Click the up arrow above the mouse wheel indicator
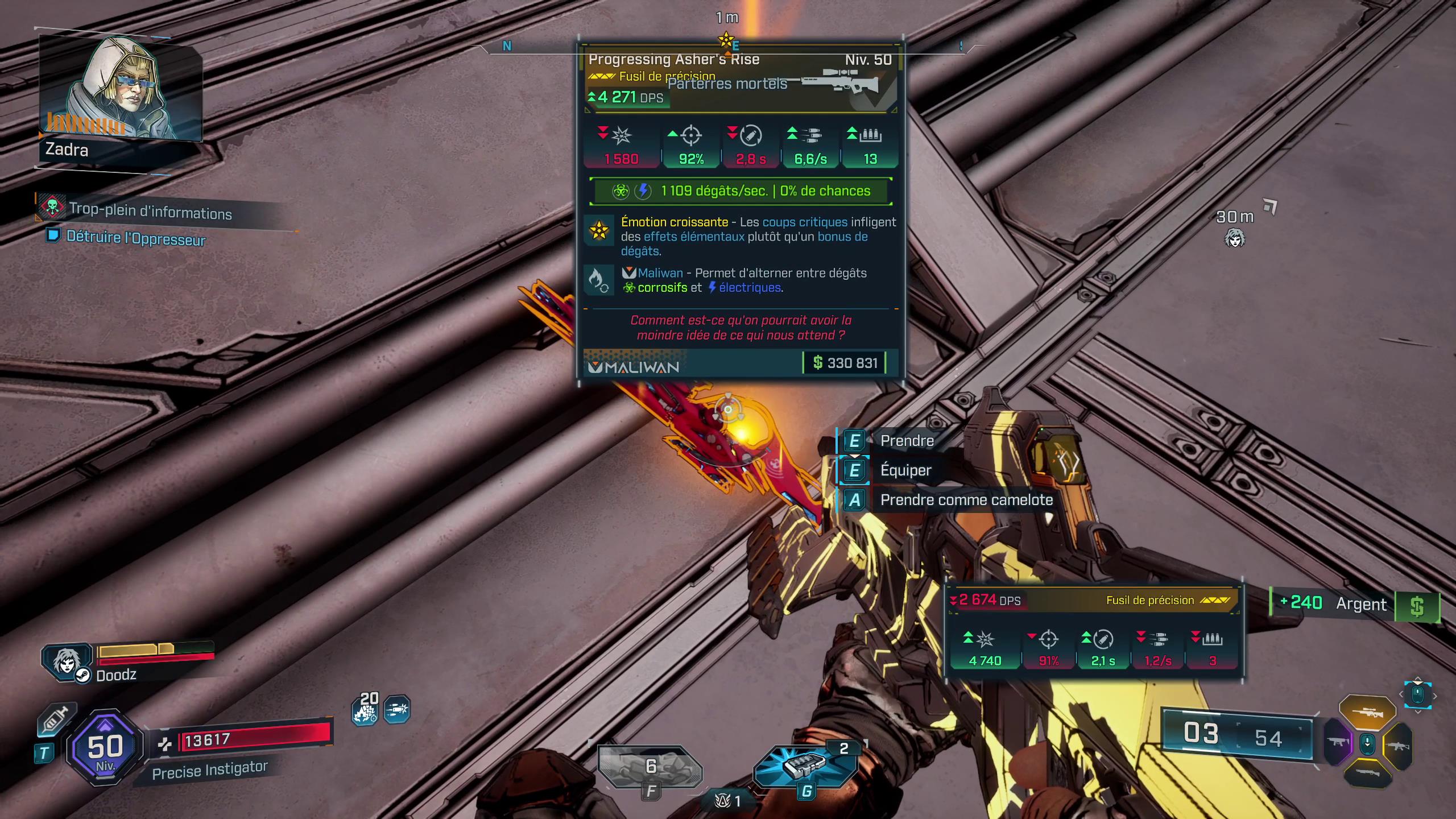Viewport: 1456px width, 819px height. tap(1417, 677)
